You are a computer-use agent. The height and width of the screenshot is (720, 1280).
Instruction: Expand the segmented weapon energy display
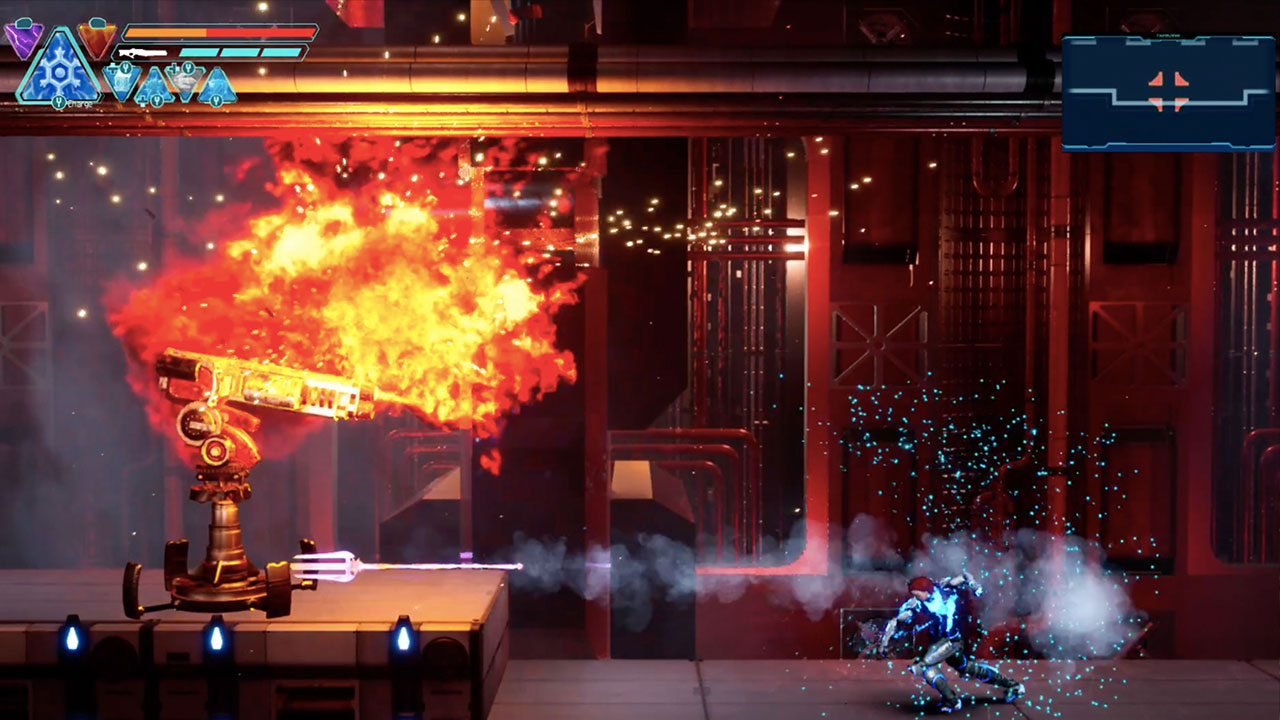pyautogui.click(x=240, y=51)
